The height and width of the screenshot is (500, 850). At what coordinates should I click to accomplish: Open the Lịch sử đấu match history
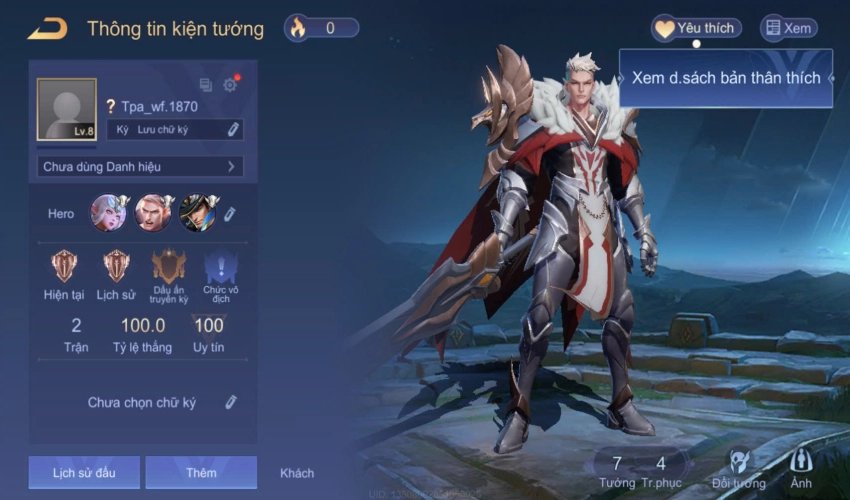click(84, 473)
